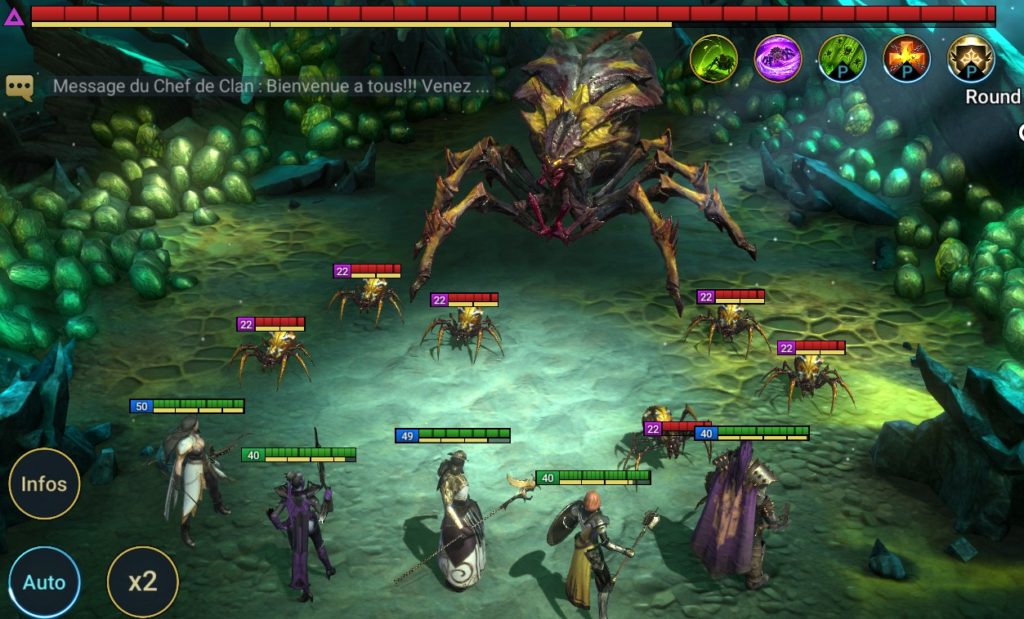This screenshot has height=619, width=1024.
Task: Inspect the golden emblem passive skill icon
Action: click(x=971, y=58)
